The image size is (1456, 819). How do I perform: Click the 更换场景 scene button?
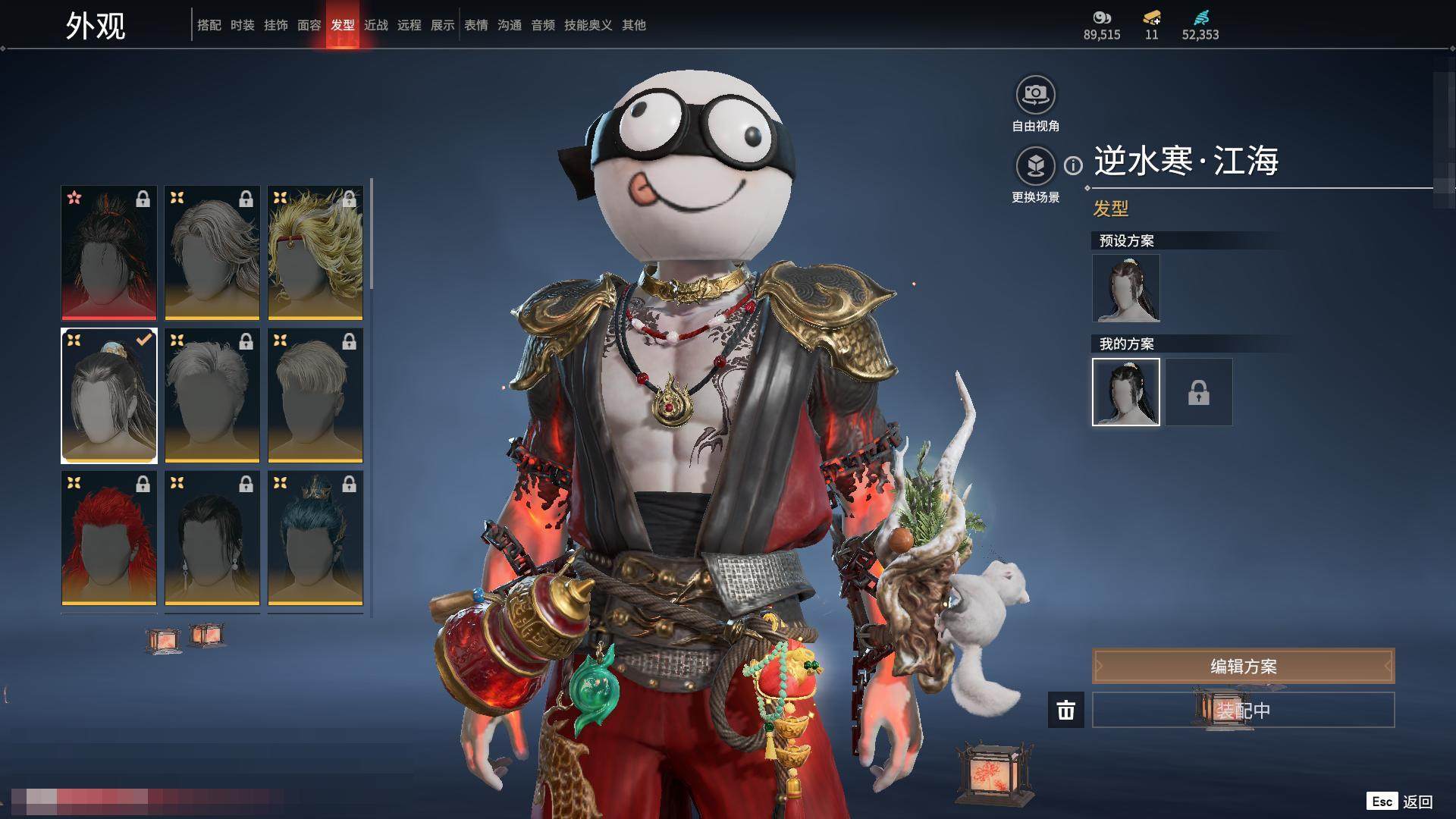[x=1035, y=166]
